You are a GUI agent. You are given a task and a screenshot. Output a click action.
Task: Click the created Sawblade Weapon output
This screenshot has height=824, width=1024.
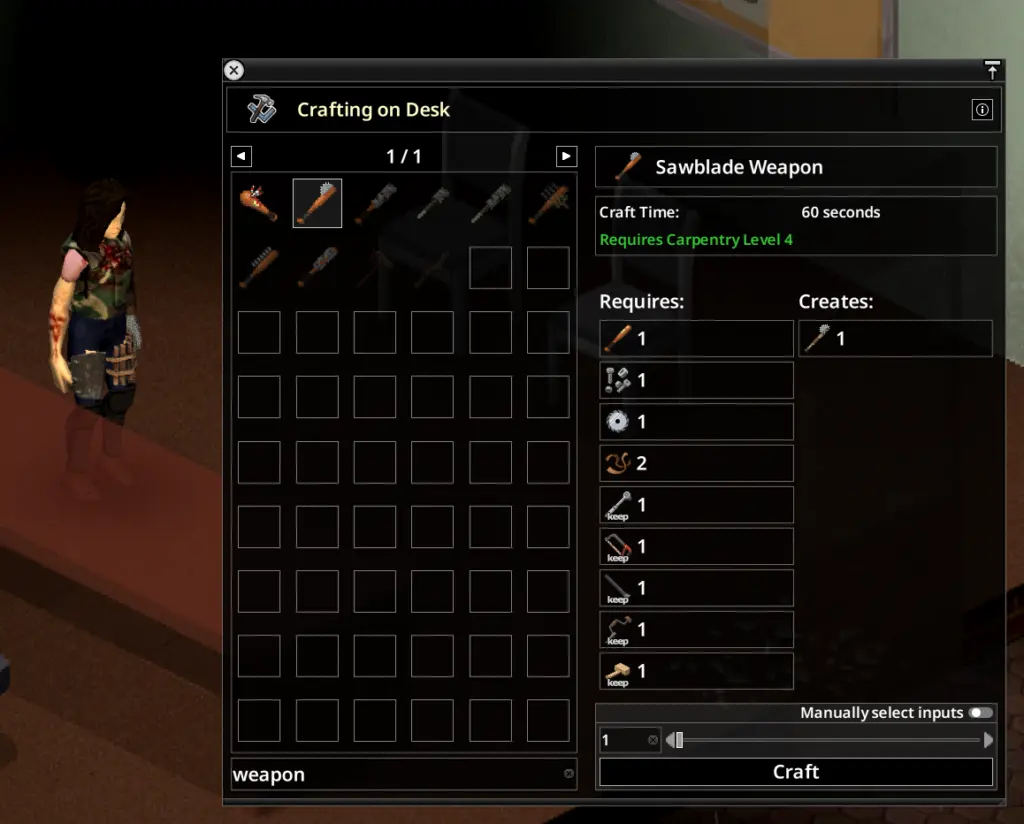click(x=895, y=339)
